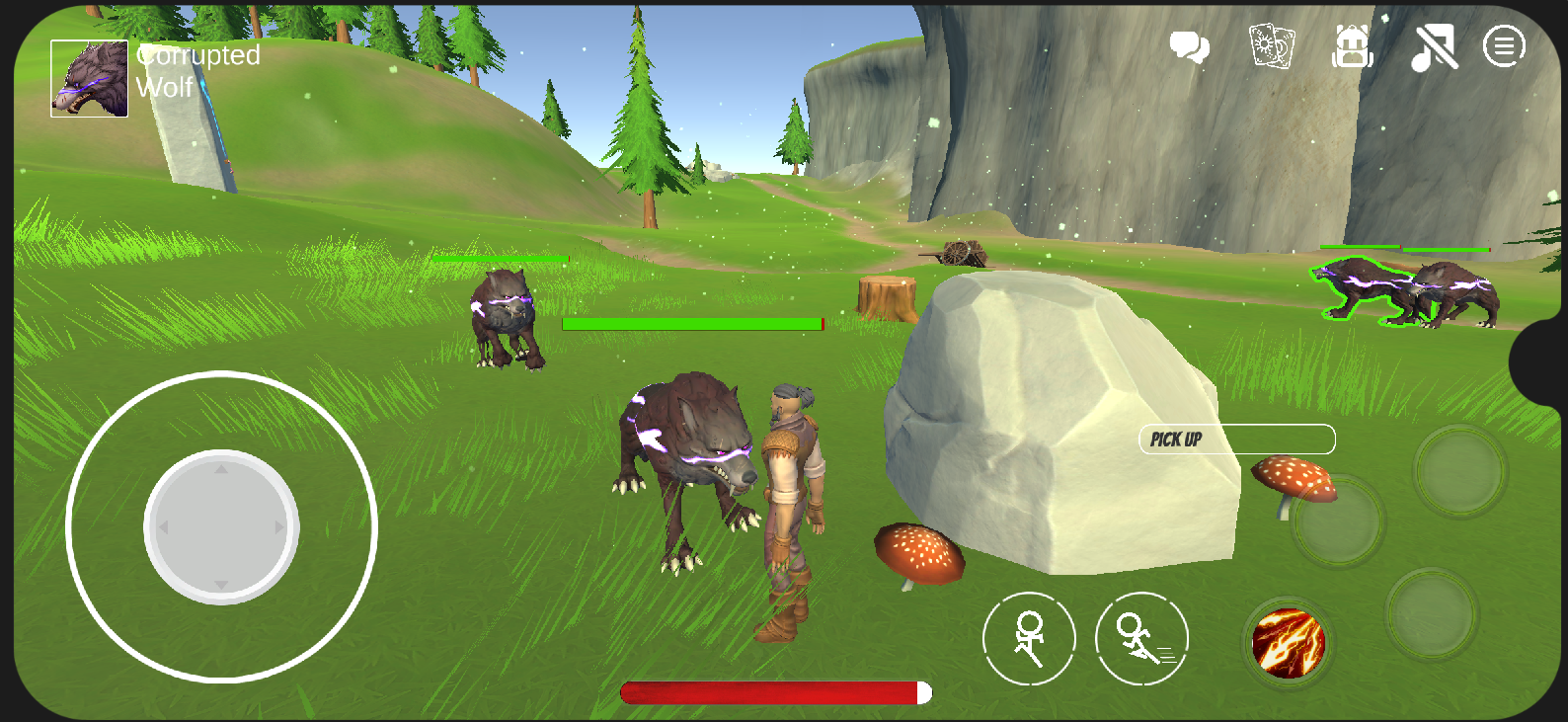1568x722 pixels.
Task: Open the cards menu icon
Action: 1271,46
